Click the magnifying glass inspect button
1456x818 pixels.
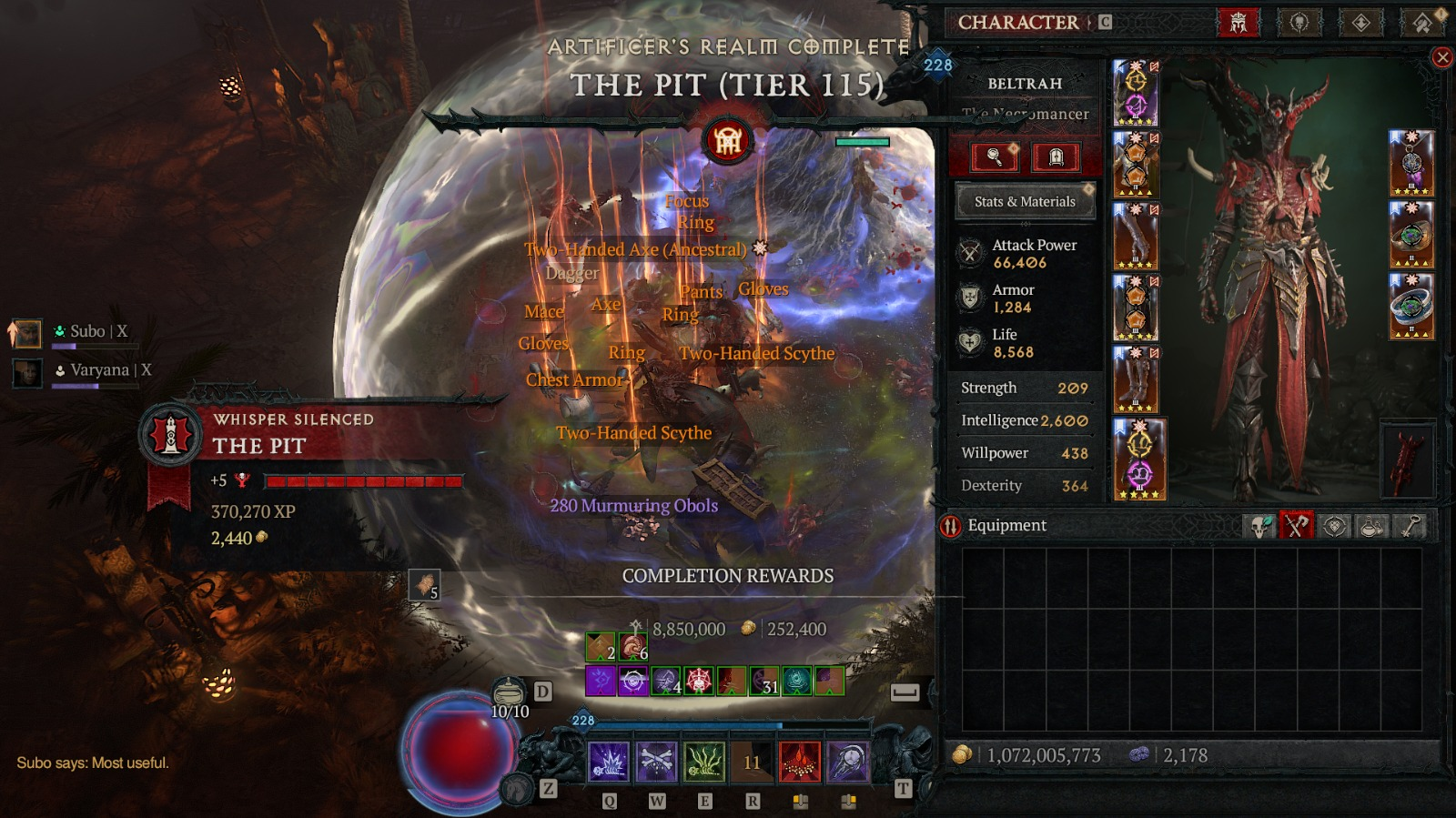click(x=995, y=157)
